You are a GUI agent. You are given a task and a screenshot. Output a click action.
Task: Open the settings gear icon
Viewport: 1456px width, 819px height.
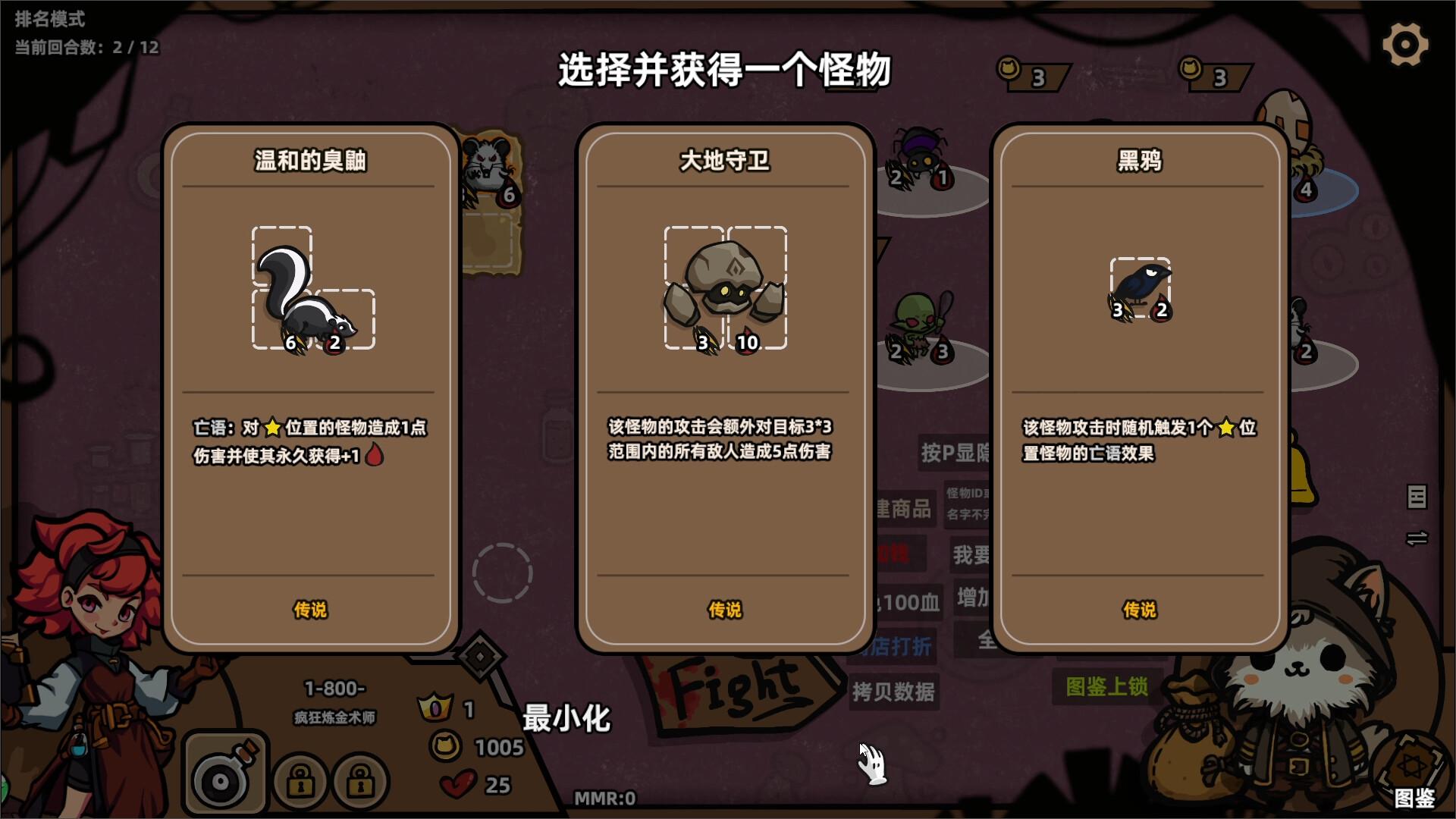(1405, 43)
